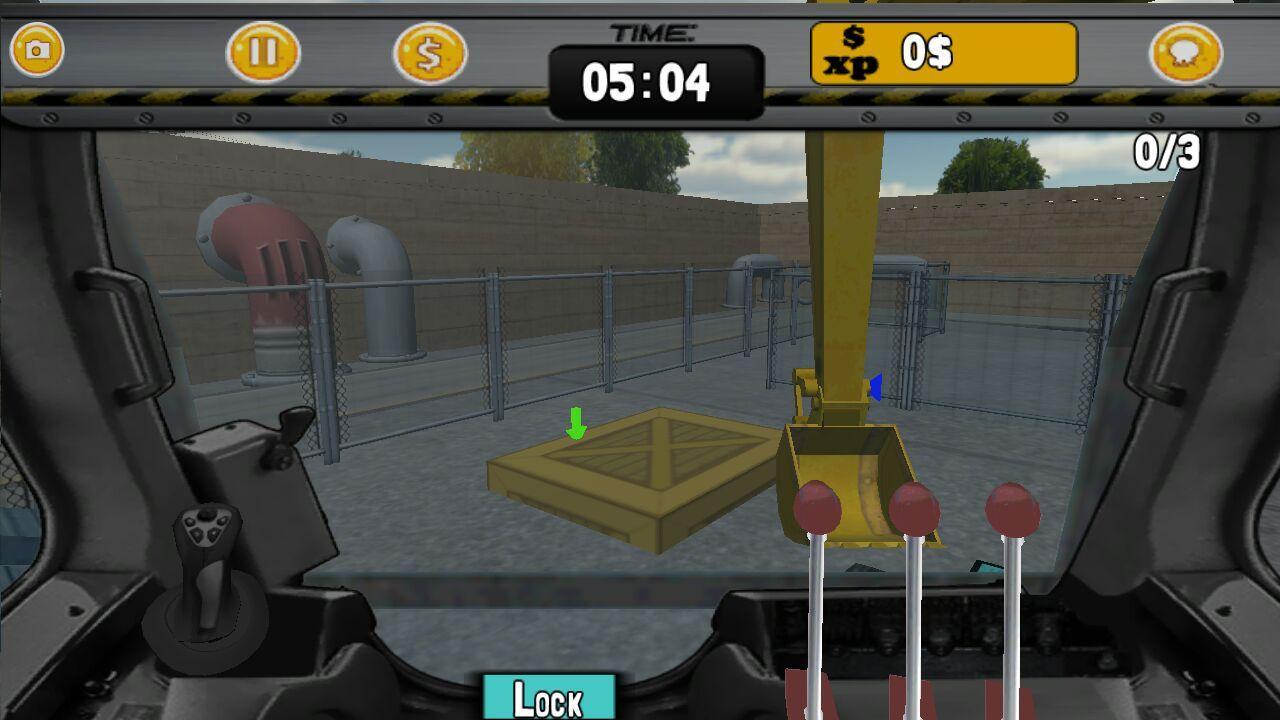Select the green drop arrow above the crate

tap(576, 424)
